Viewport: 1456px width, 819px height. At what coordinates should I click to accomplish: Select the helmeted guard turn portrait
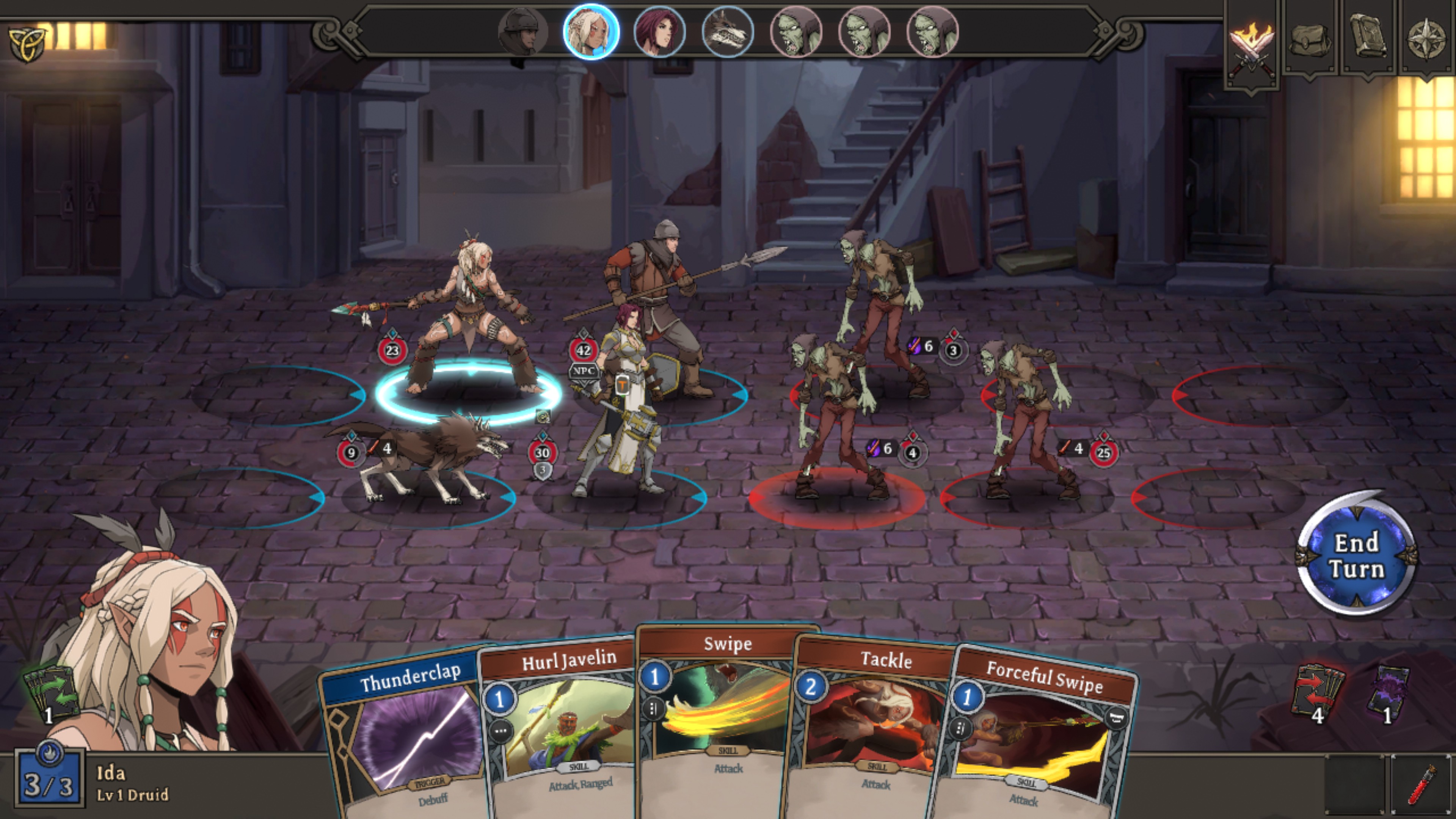click(x=523, y=31)
